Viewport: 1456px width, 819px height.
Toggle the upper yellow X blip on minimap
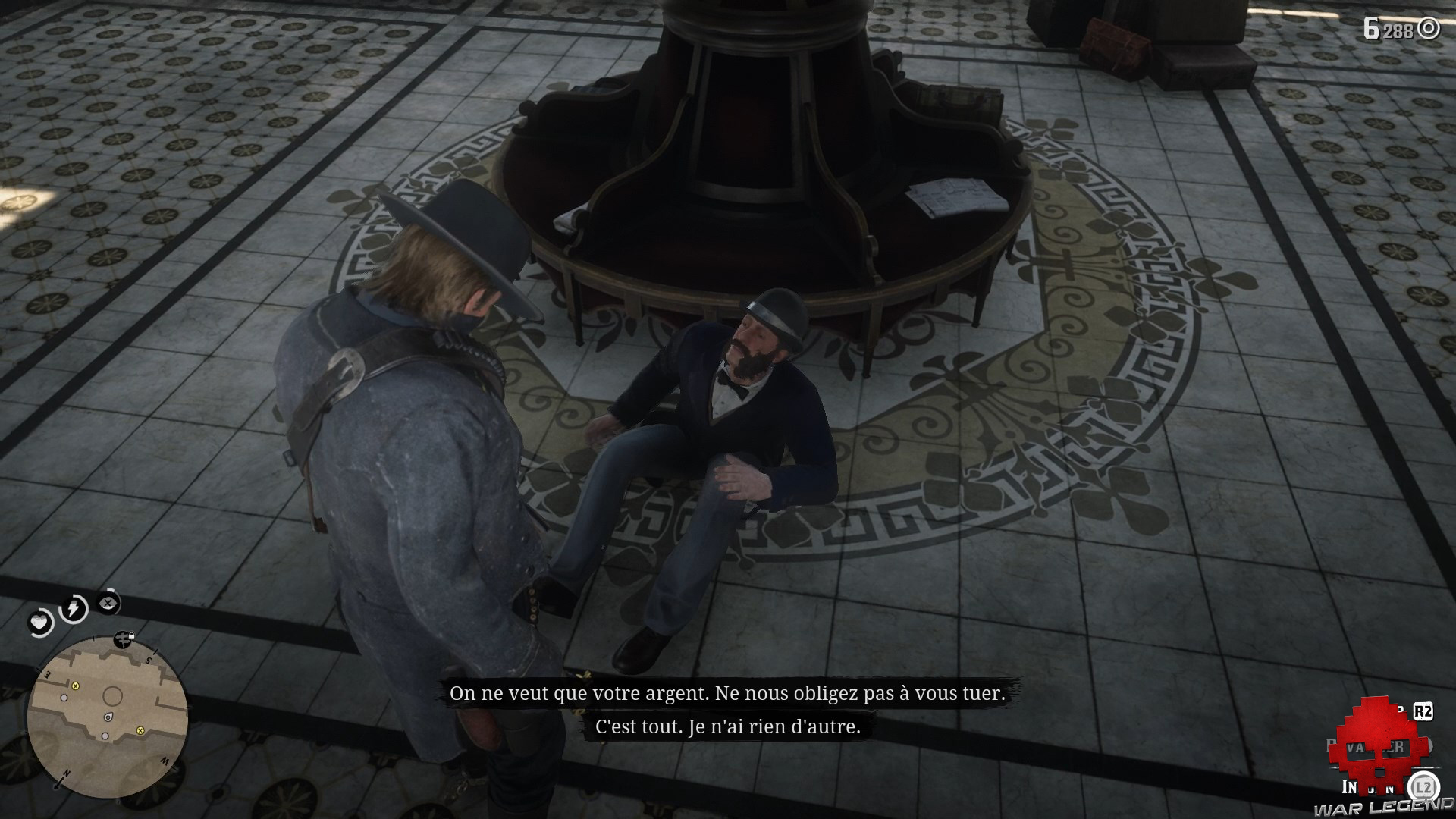pyautogui.click(x=75, y=687)
